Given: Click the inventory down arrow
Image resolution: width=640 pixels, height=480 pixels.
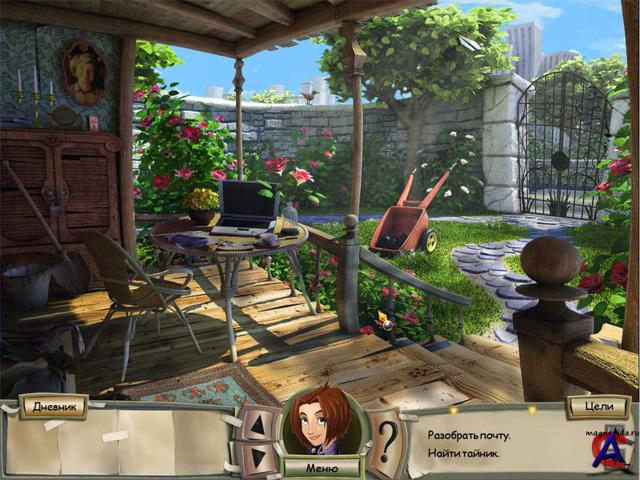Looking at the screenshot, I should pyautogui.click(x=257, y=459).
